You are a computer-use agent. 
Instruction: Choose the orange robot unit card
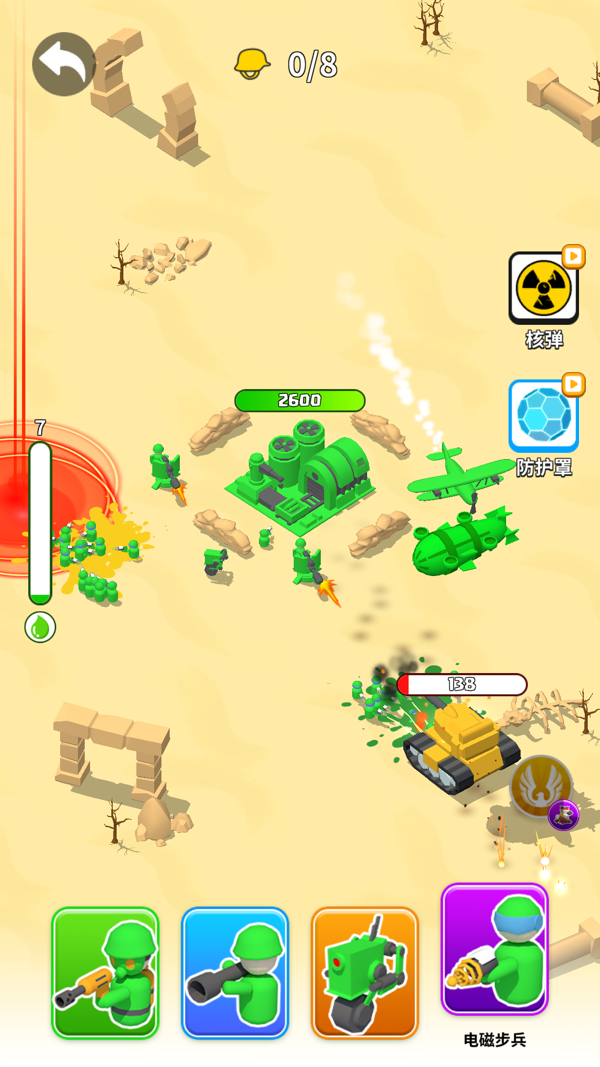(x=365, y=972)
